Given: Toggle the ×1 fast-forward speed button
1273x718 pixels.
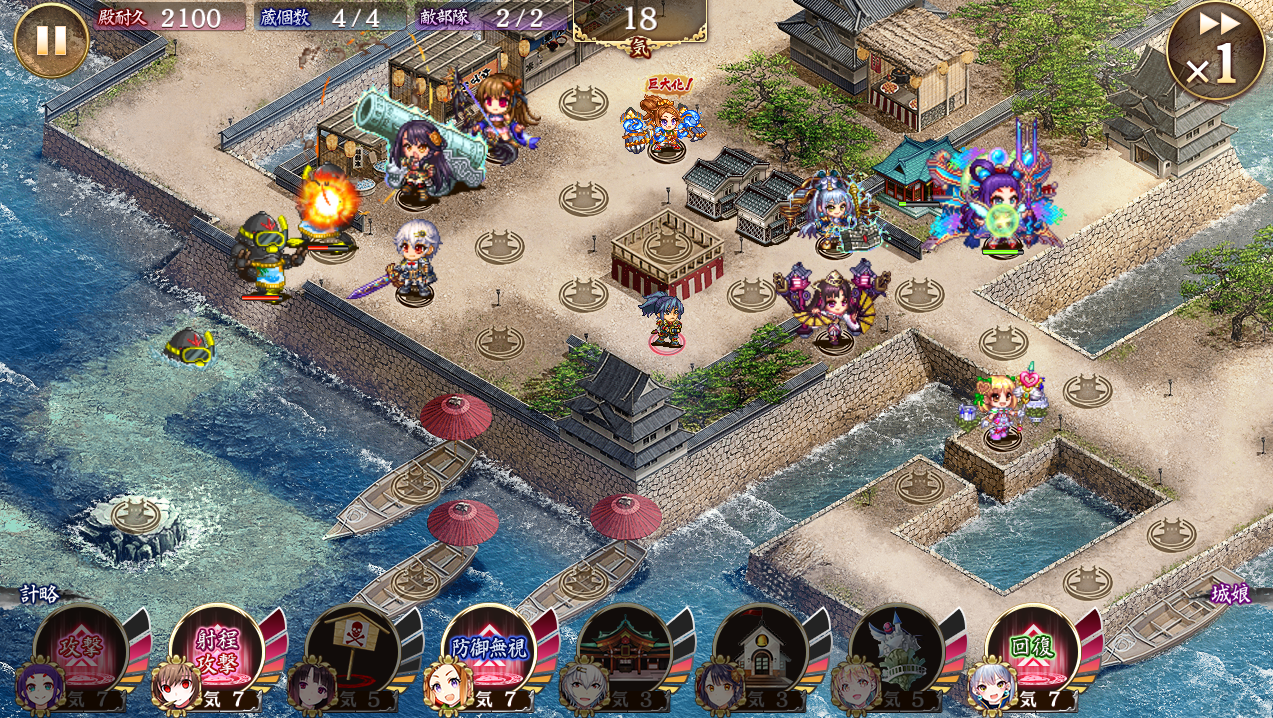Looking at the screenshot, I should pos(1215,50).
